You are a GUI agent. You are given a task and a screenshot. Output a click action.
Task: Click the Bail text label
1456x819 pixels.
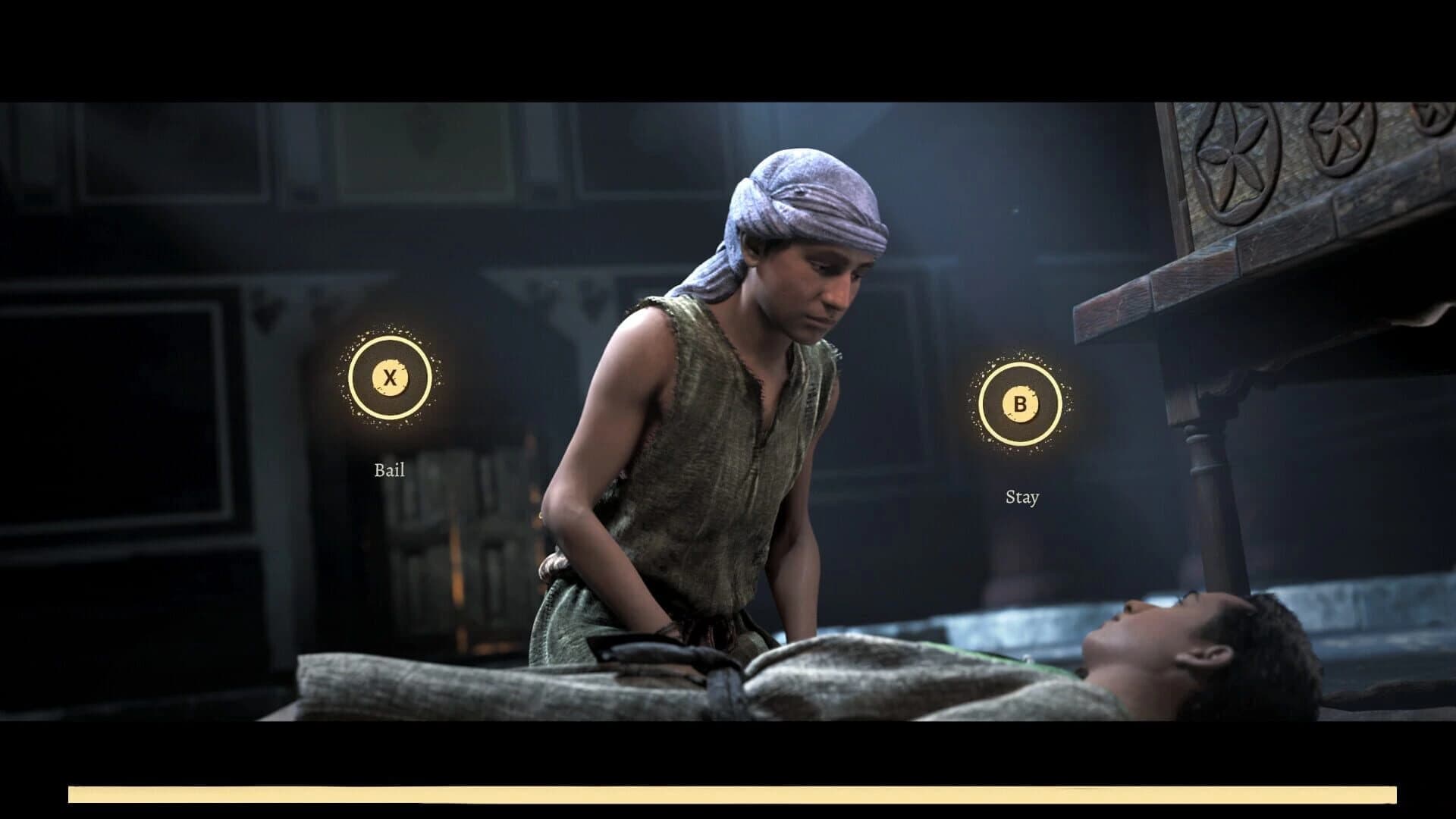point(388,470)
